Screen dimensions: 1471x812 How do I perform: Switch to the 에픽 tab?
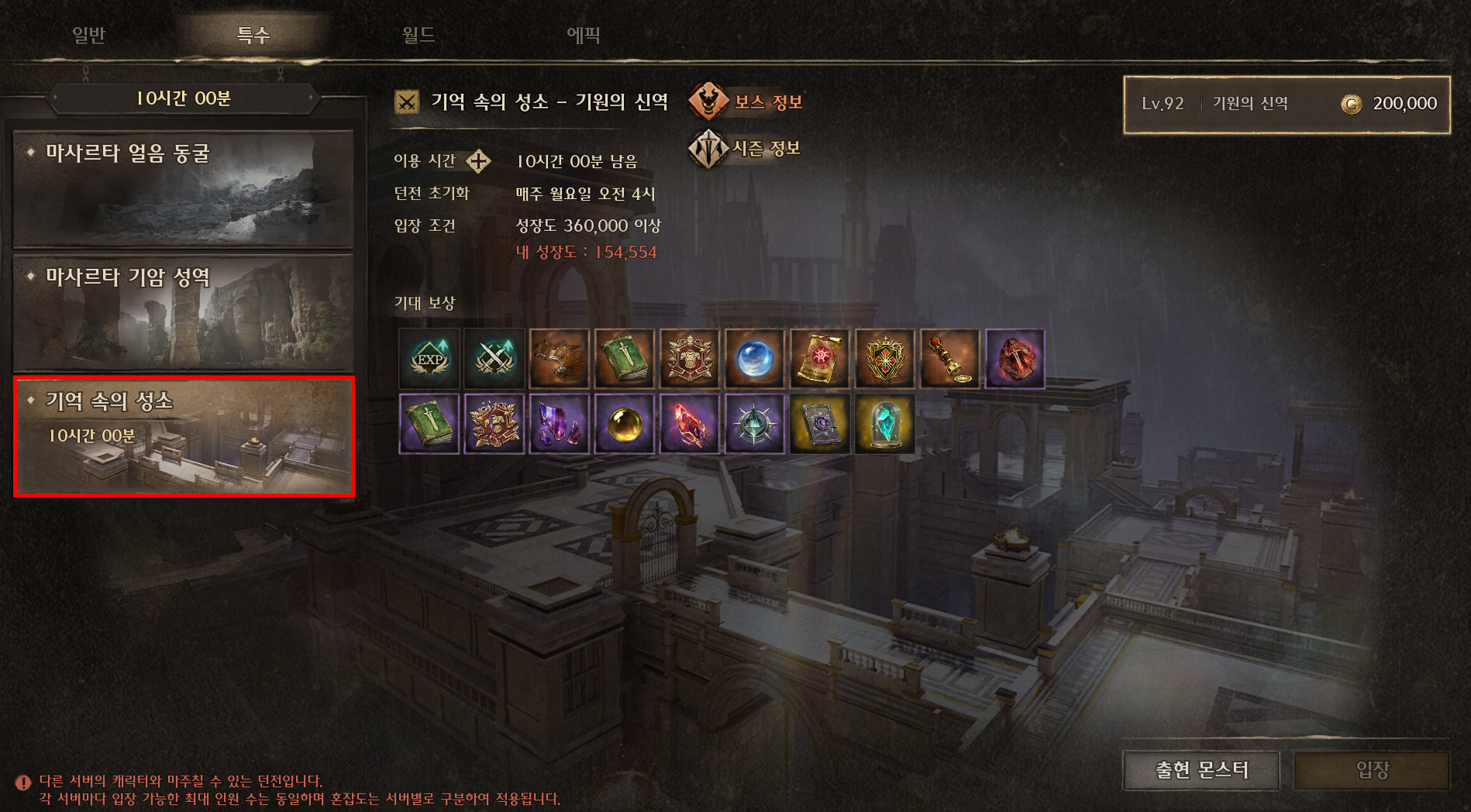point(583,35)
